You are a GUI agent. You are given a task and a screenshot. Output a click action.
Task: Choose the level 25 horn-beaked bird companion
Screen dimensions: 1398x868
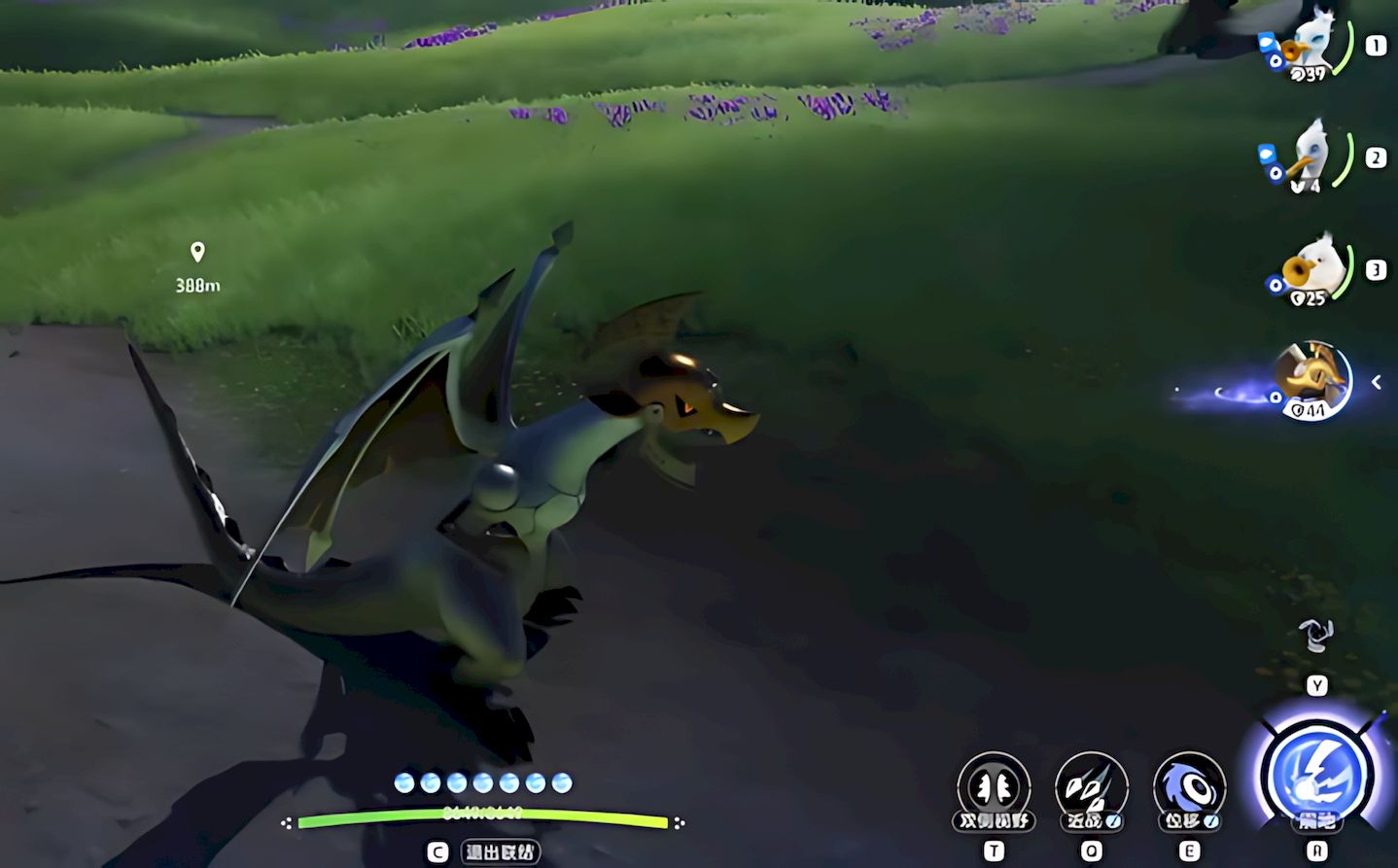[1315, 269]
